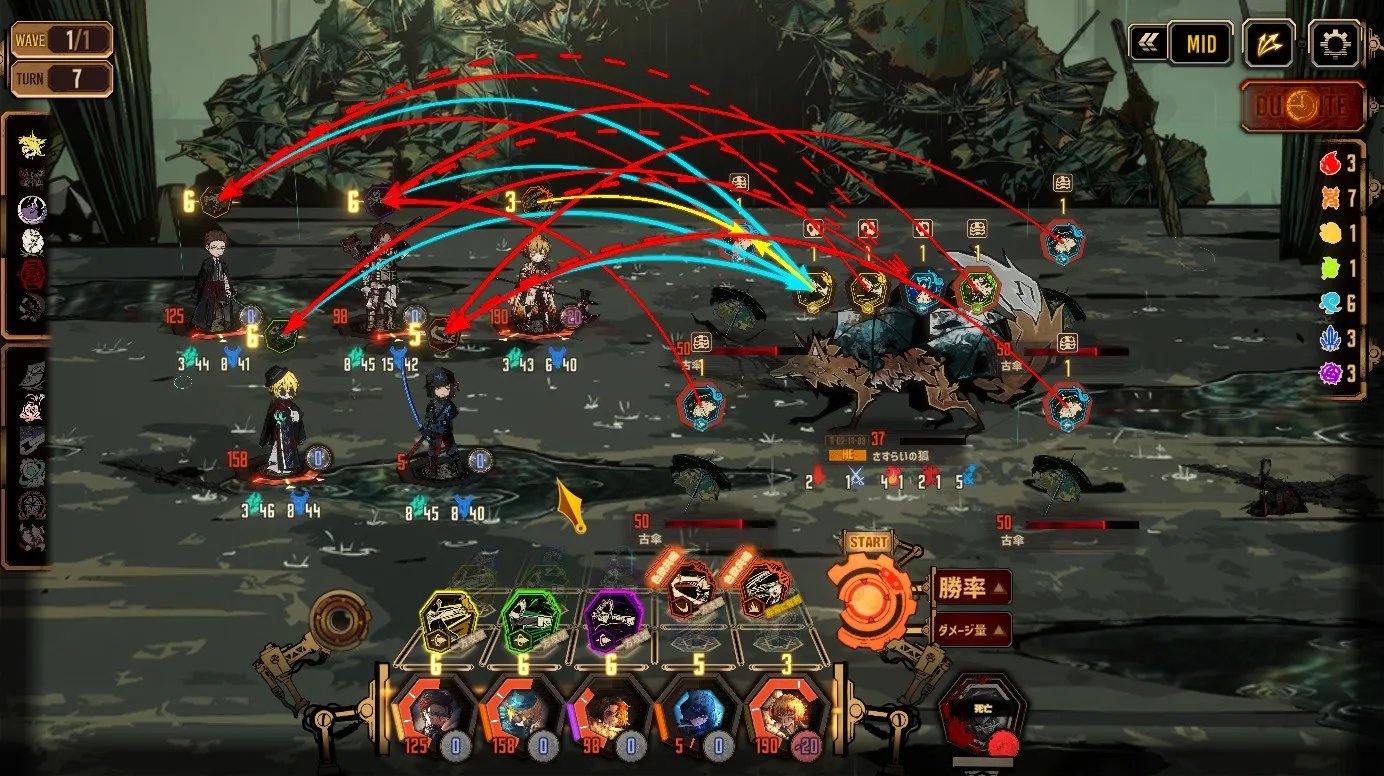Open the gear settings menu
1384x776 pixels.
click(x=1335, y=44)
